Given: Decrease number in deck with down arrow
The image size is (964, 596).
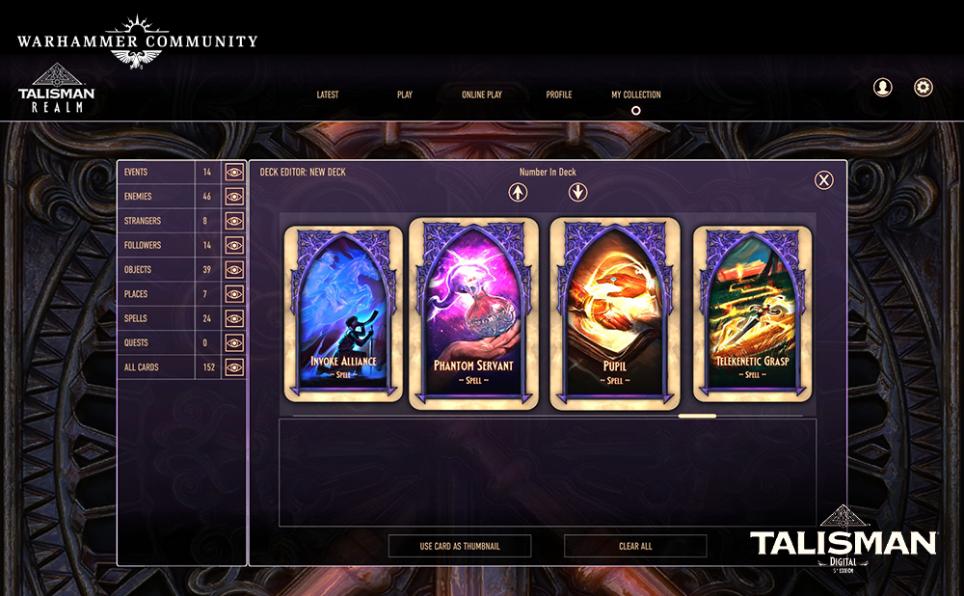Looking at the screenshot, I should [x=577, y=192].
